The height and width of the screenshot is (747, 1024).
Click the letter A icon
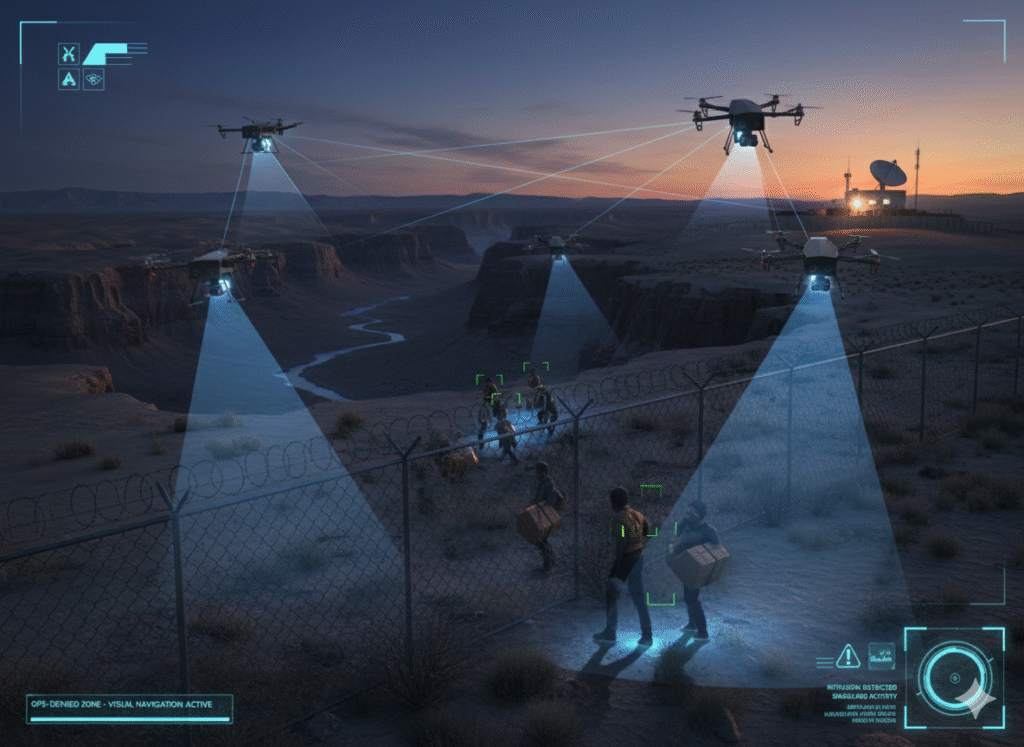pyautogui.click(x=68, y=79)
